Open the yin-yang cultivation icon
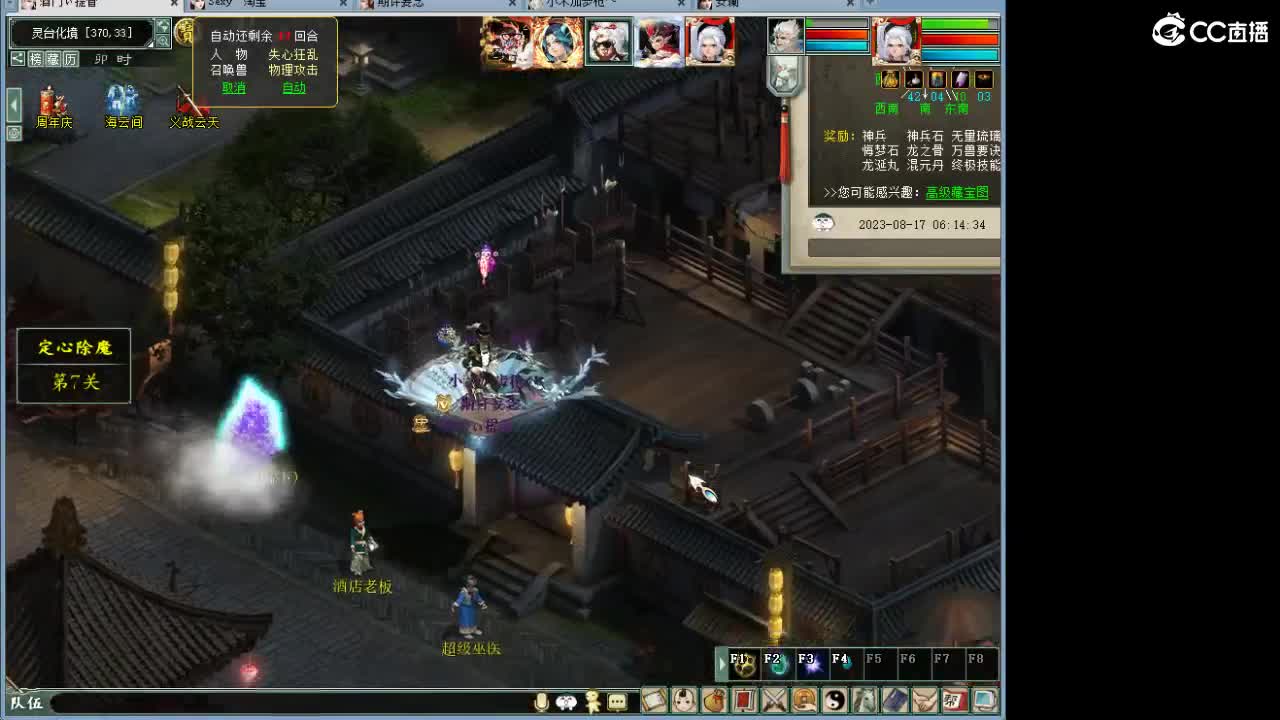Viewport: 1280px width, 720px height. pos(835,700)
